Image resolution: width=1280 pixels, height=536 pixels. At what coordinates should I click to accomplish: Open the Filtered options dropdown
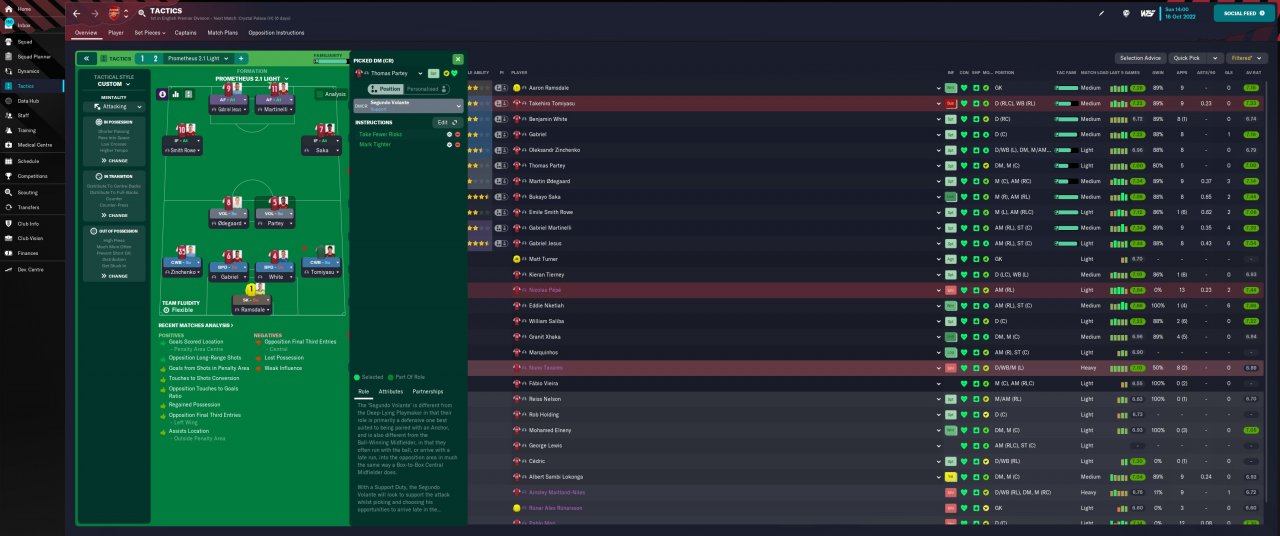click(1247, 58)
